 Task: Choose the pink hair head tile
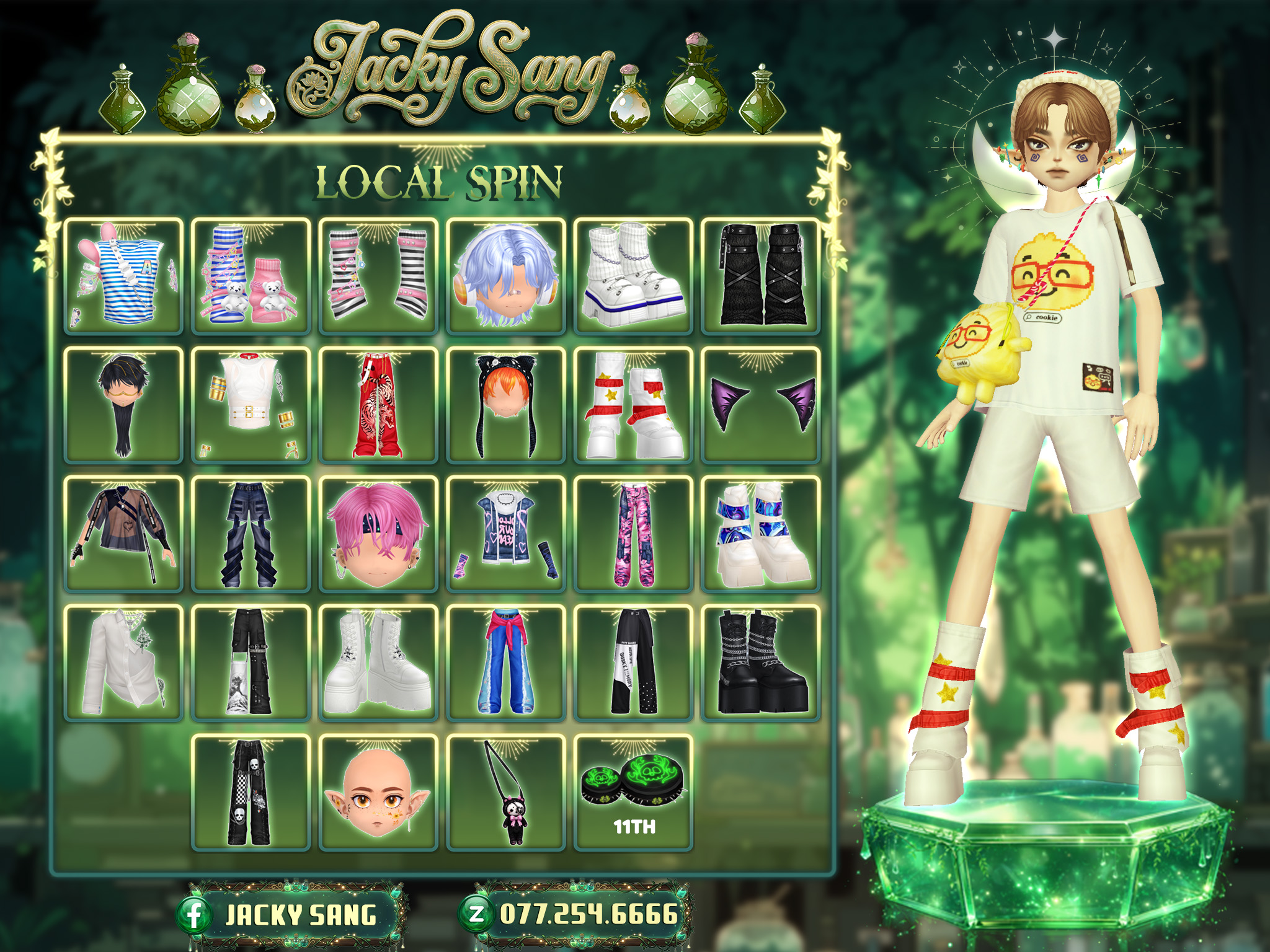pyautogui.click(x=378, y=534)
